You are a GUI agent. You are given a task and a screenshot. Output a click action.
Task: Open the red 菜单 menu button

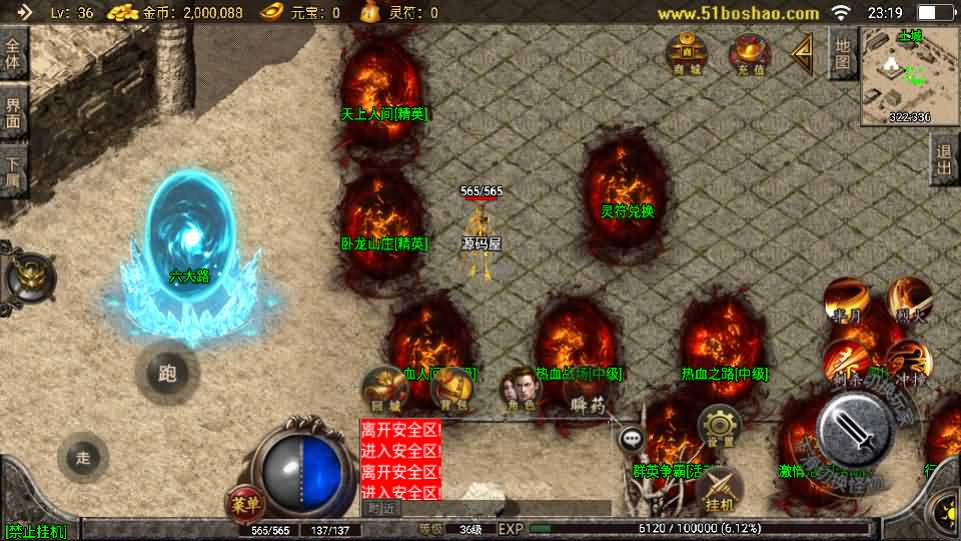[x=243, y=501]
